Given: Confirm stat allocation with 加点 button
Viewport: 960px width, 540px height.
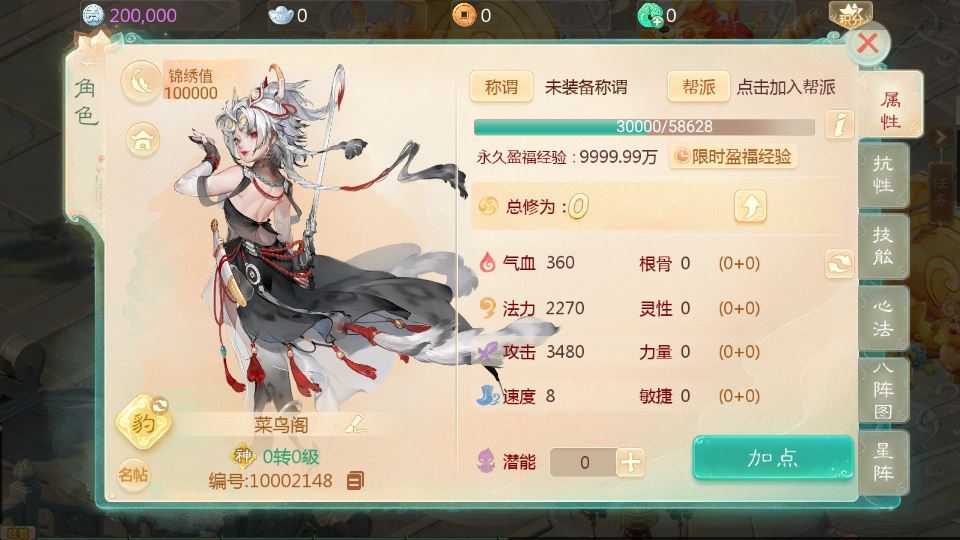Looking at the screenshot, I should [773, 458].
